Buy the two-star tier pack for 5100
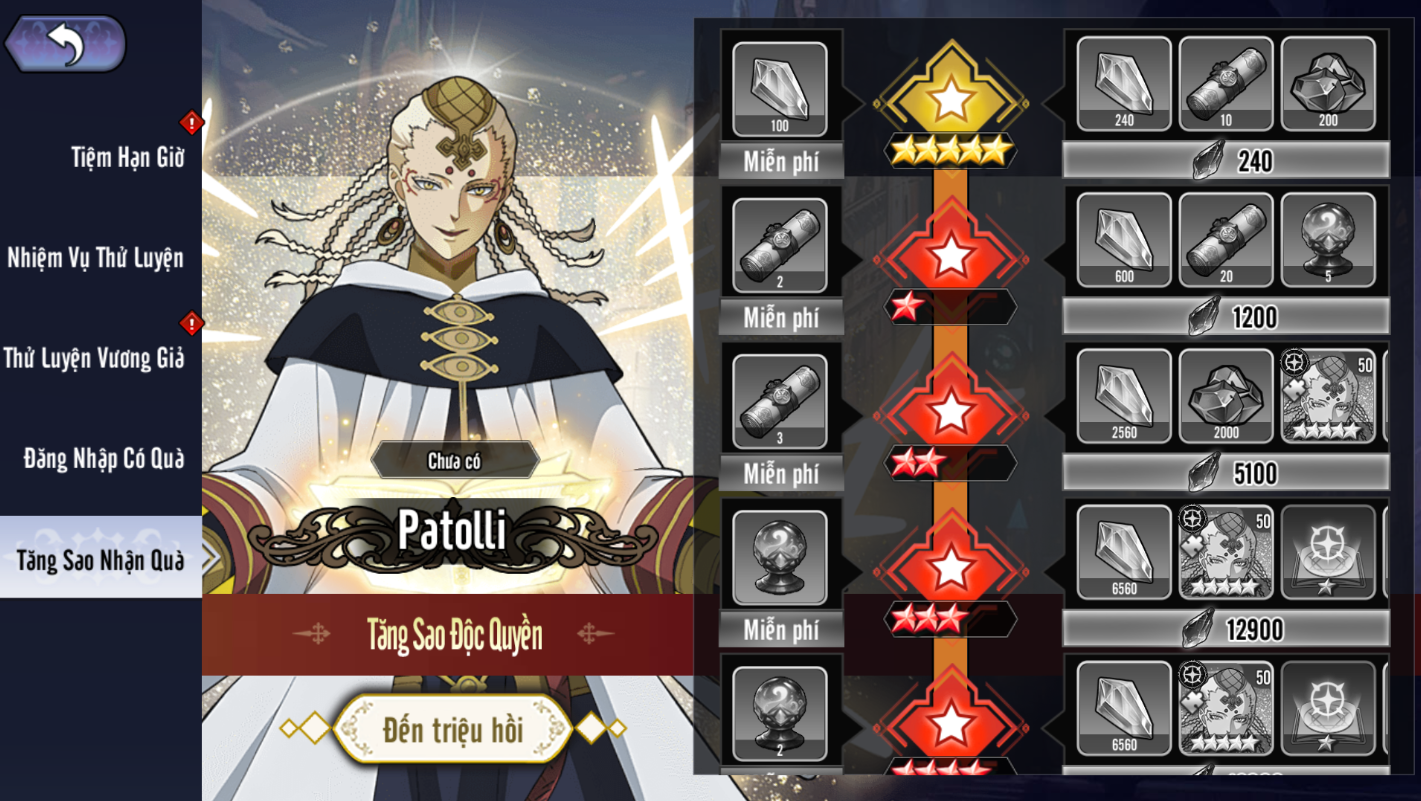 (1226, 473)
